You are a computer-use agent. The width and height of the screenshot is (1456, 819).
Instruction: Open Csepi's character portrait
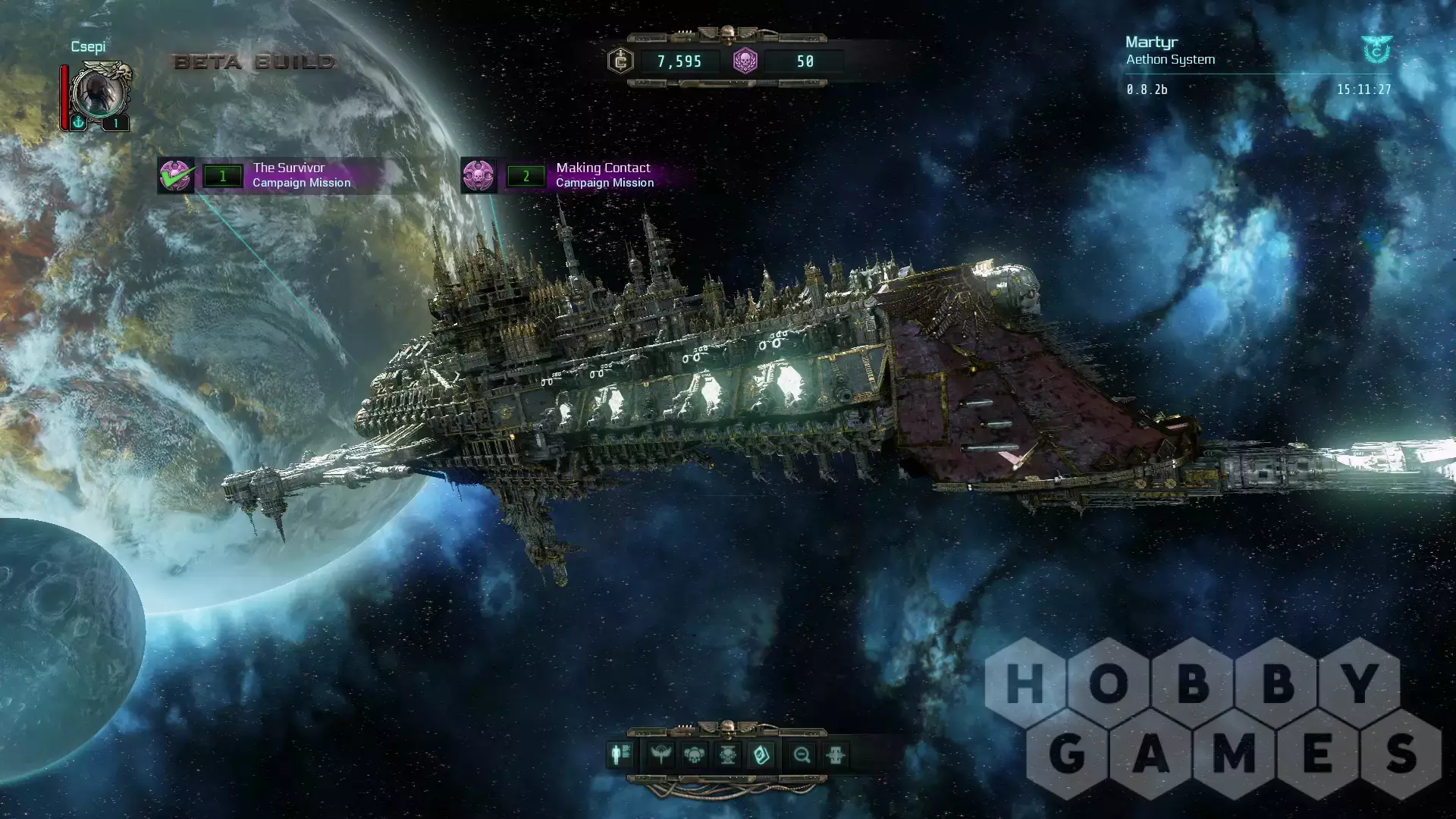(99, 92)
